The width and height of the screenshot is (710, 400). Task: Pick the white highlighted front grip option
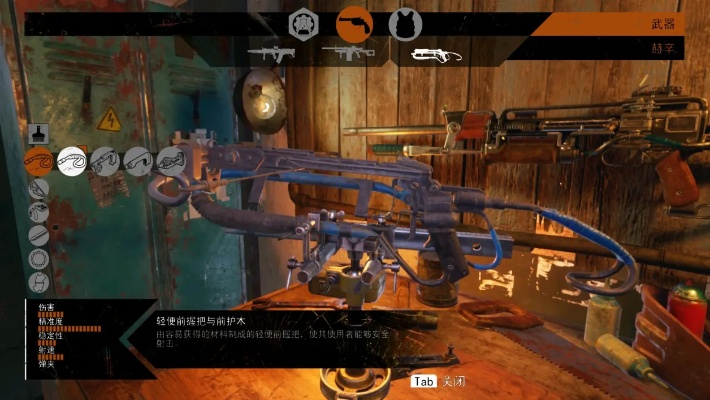pyautogui.click(x=72, y=161)
